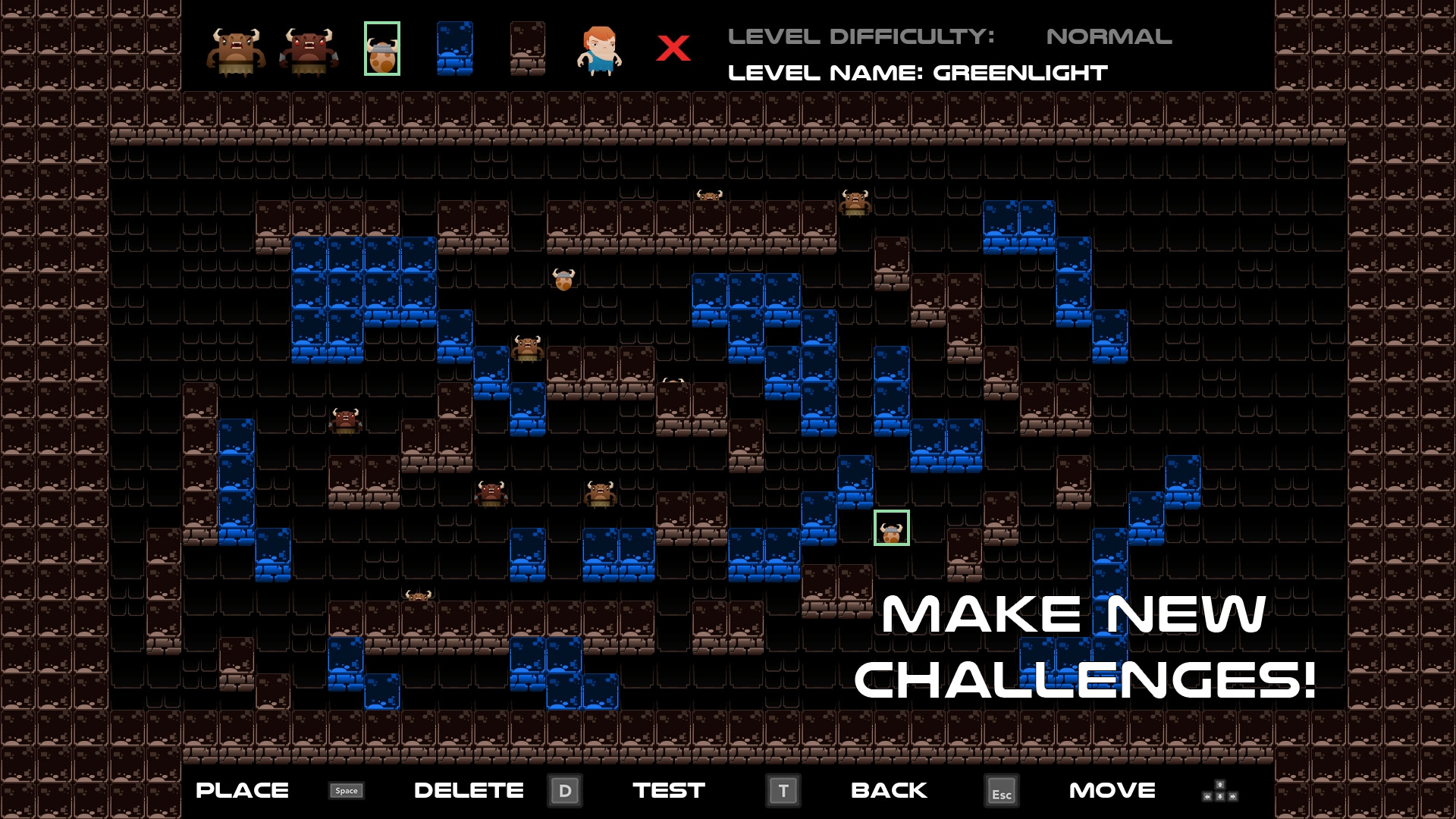
Task: Select the helmeted viking egg palette item
Action: pos(382,50)
